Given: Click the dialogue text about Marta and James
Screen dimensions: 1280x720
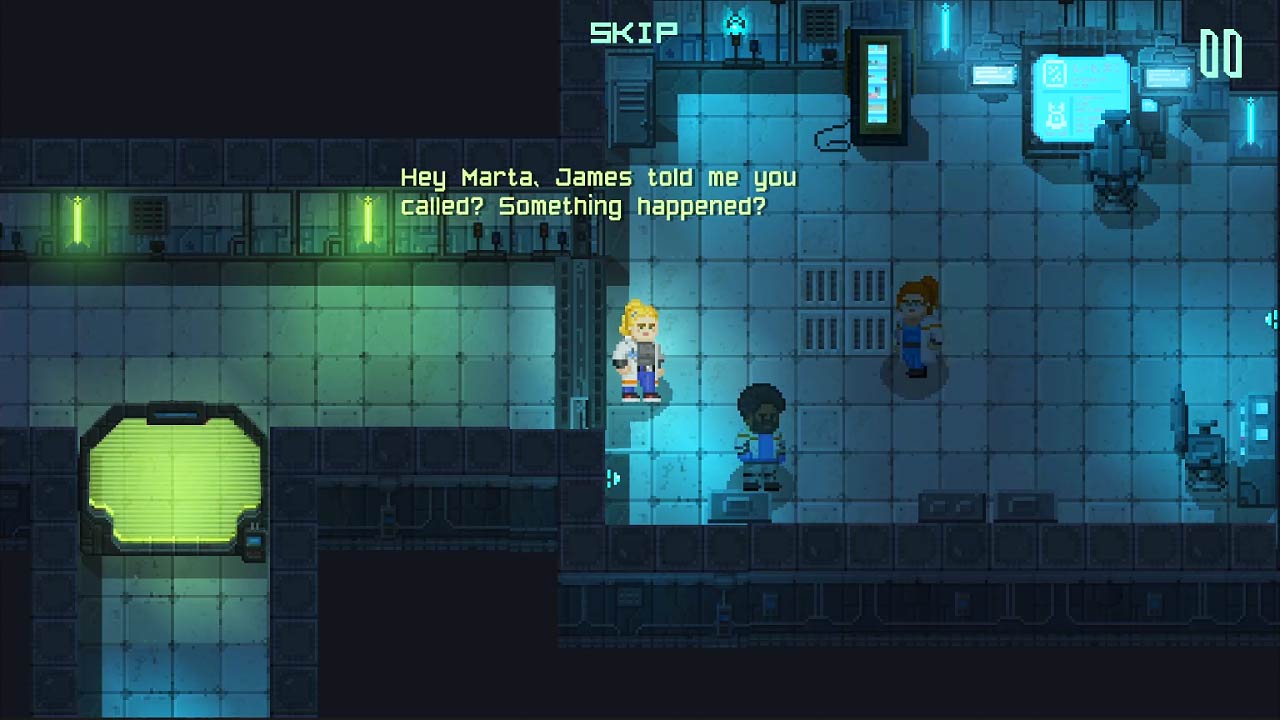Looking at the screenshot, I should point(597,193).
